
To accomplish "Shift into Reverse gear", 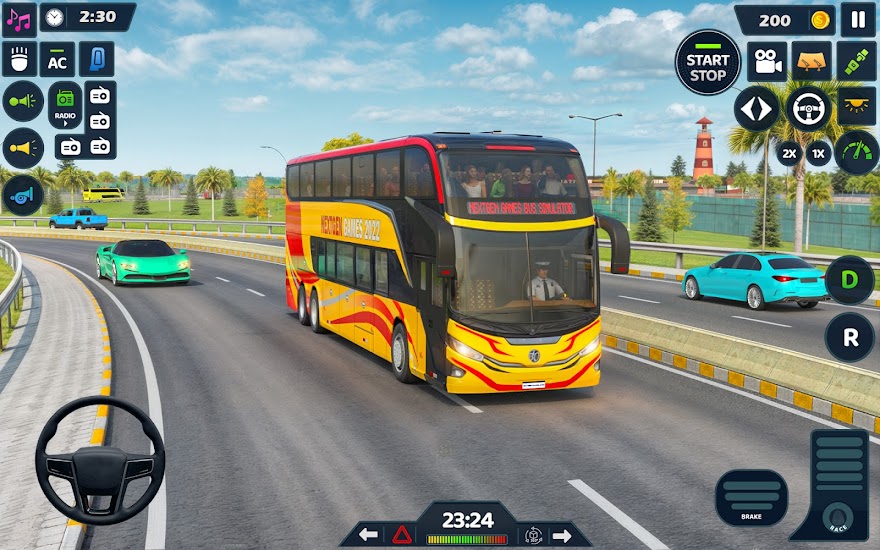I will point(849,337).
